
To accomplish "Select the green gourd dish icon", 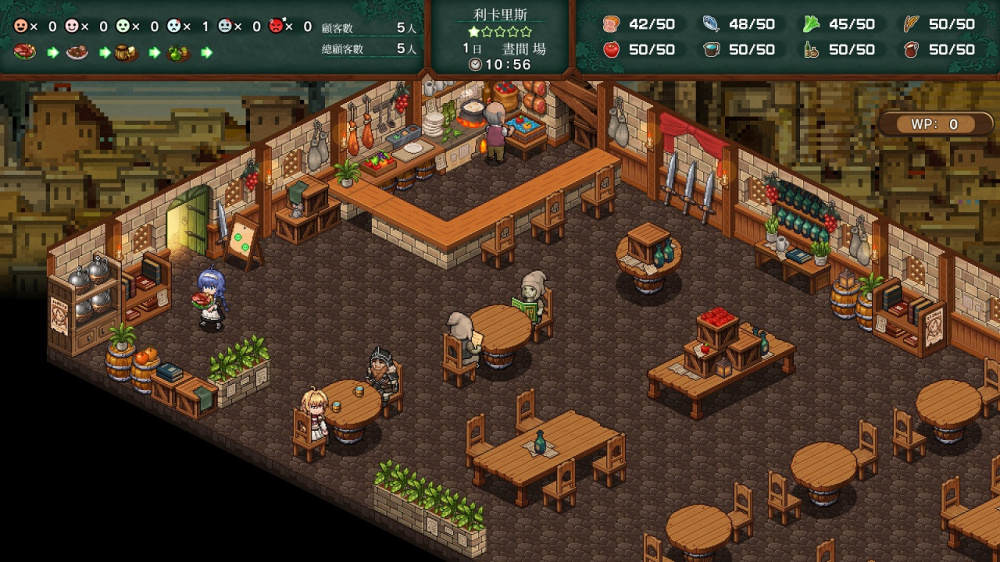I will click(x=179, y=52).
